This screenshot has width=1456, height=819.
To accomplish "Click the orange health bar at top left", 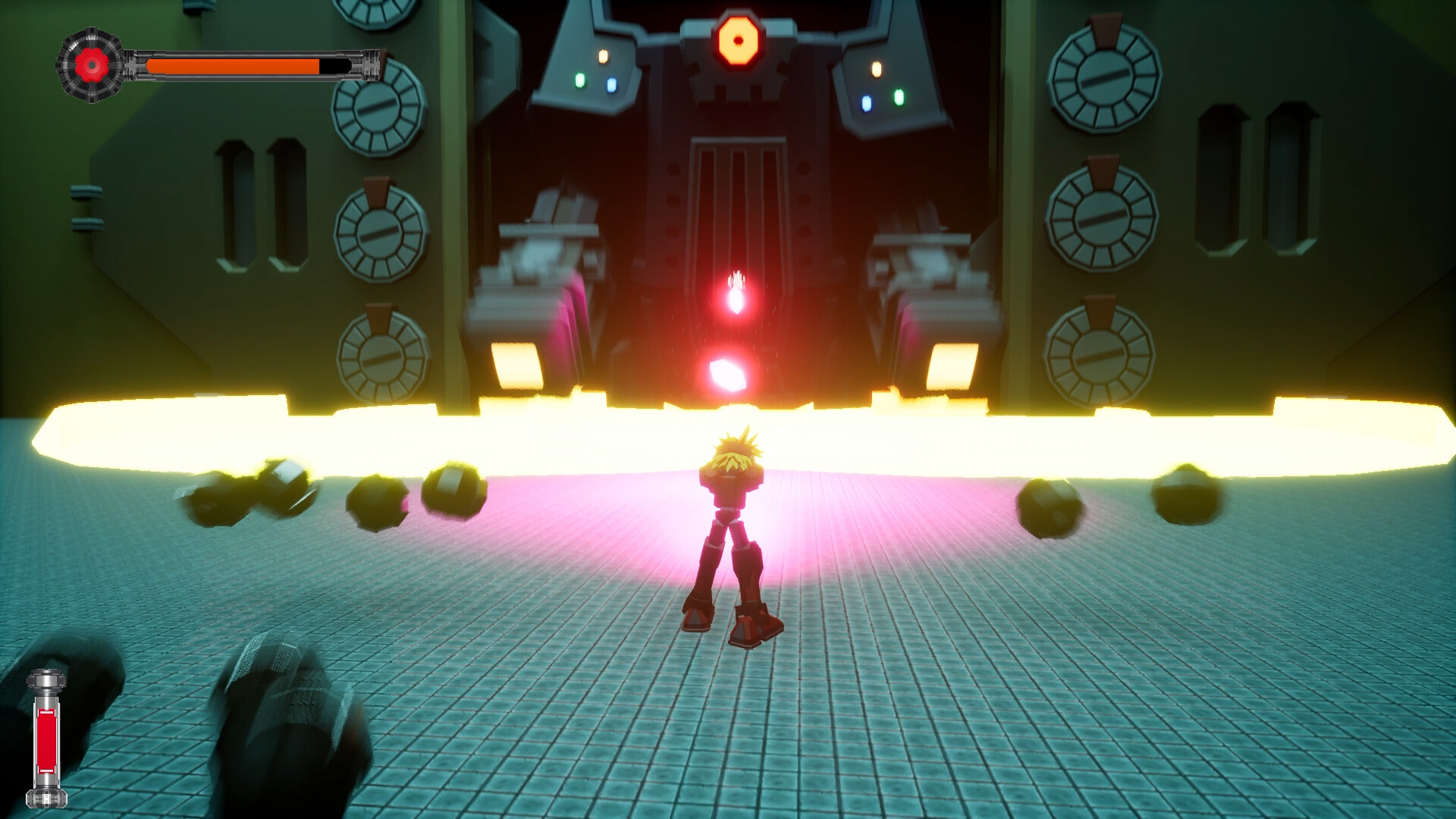I will click(x=231, y=66).
